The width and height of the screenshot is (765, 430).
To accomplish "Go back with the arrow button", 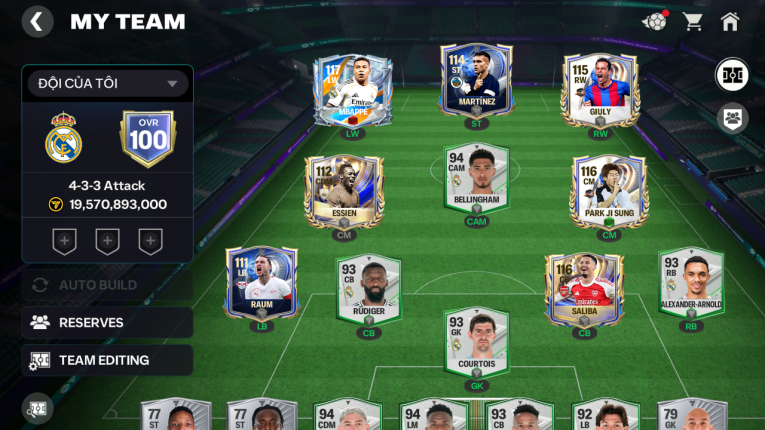I will (37, 22).
